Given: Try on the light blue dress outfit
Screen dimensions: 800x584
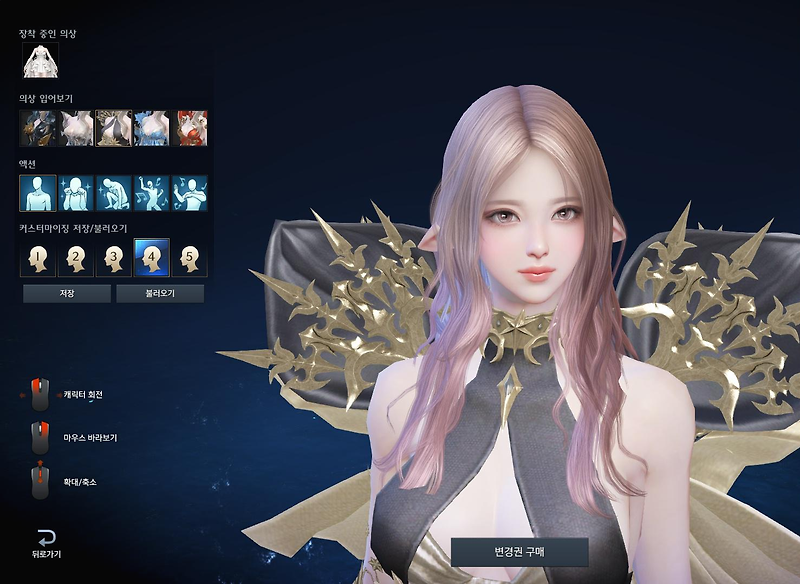Looking at the screenshot, I should pos(152,128).
